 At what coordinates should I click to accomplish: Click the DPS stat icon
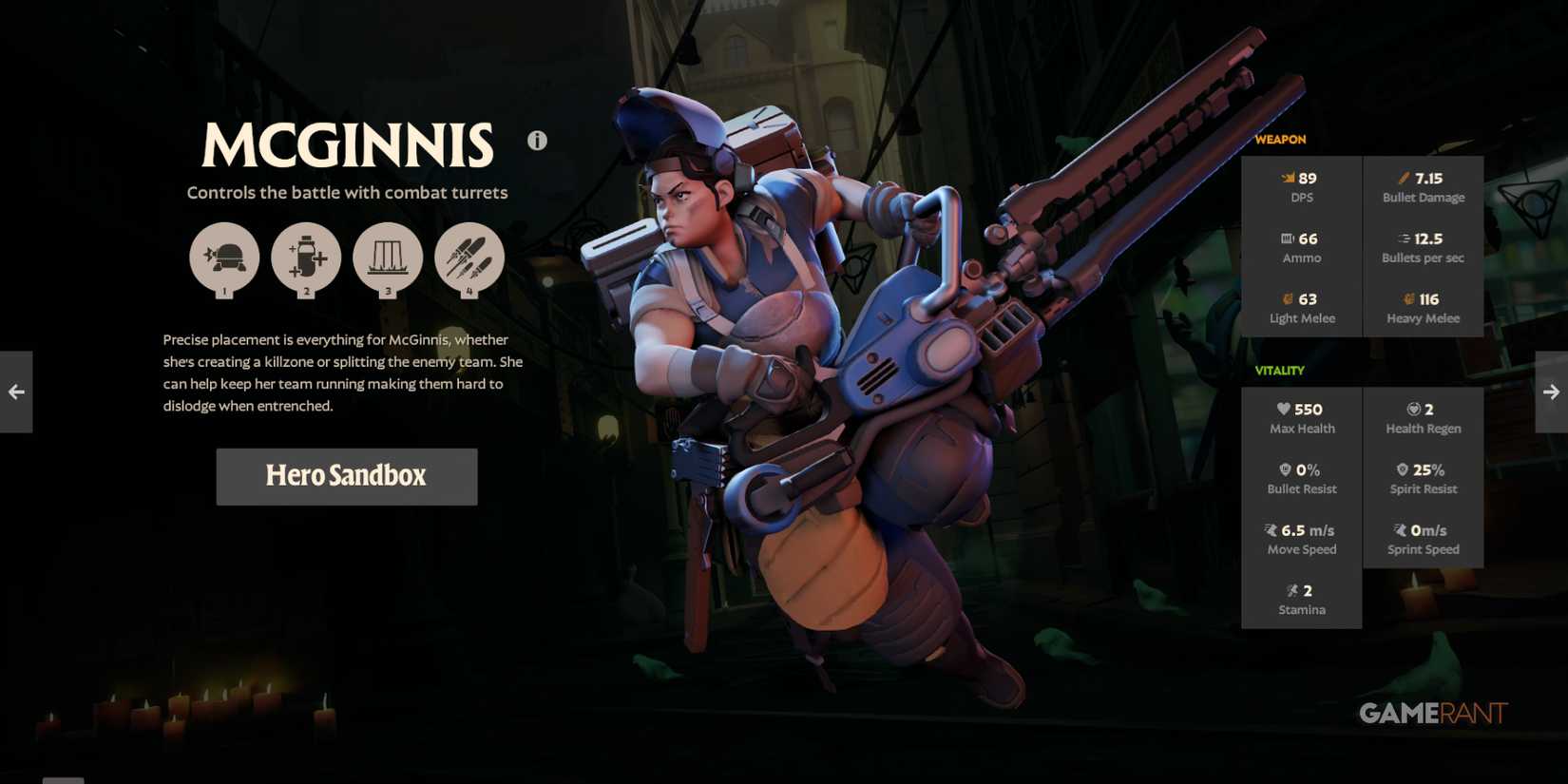1289,178
